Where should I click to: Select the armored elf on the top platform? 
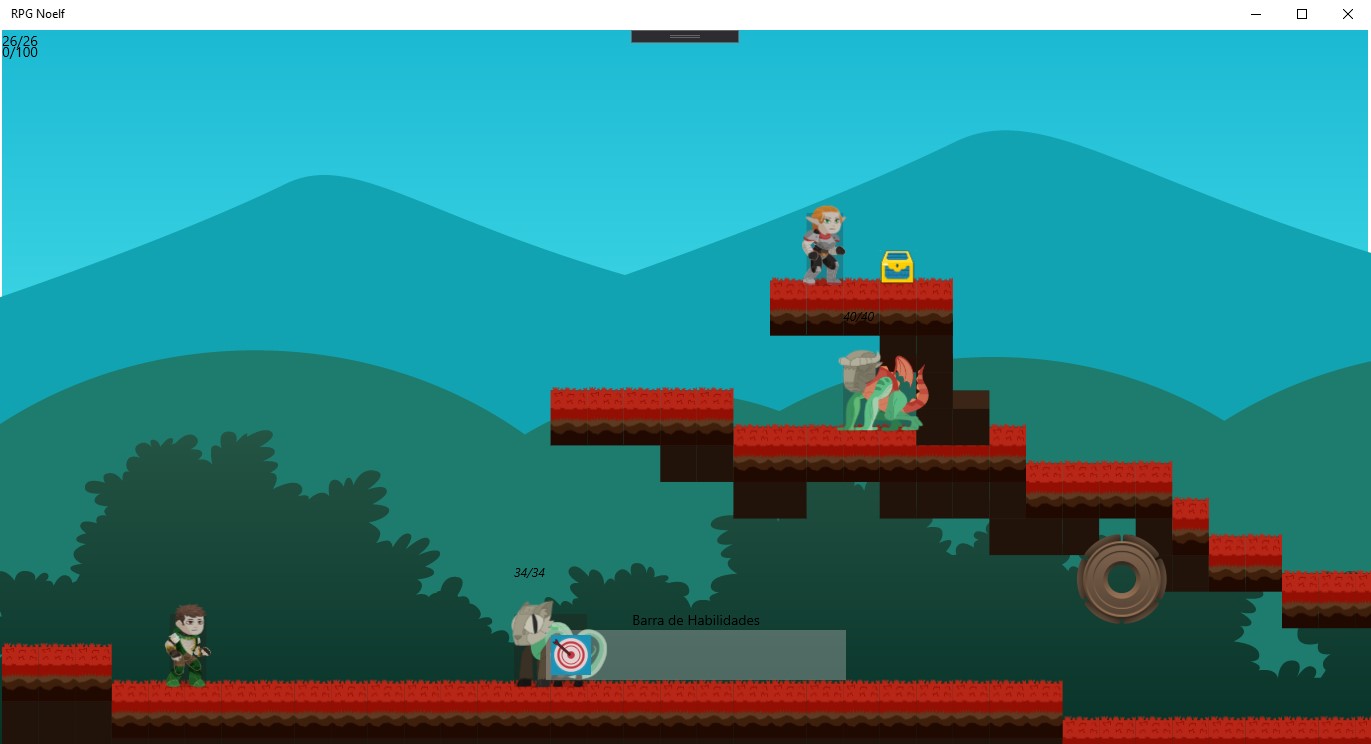pos(824,240)
